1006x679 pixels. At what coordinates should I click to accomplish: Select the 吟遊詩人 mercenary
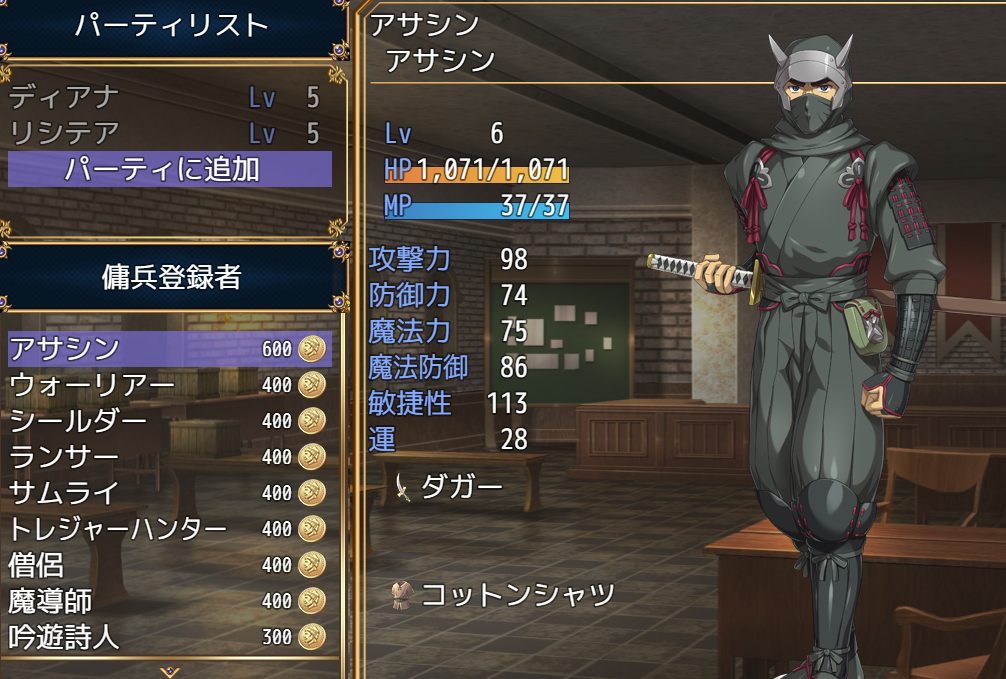(169, 637)
